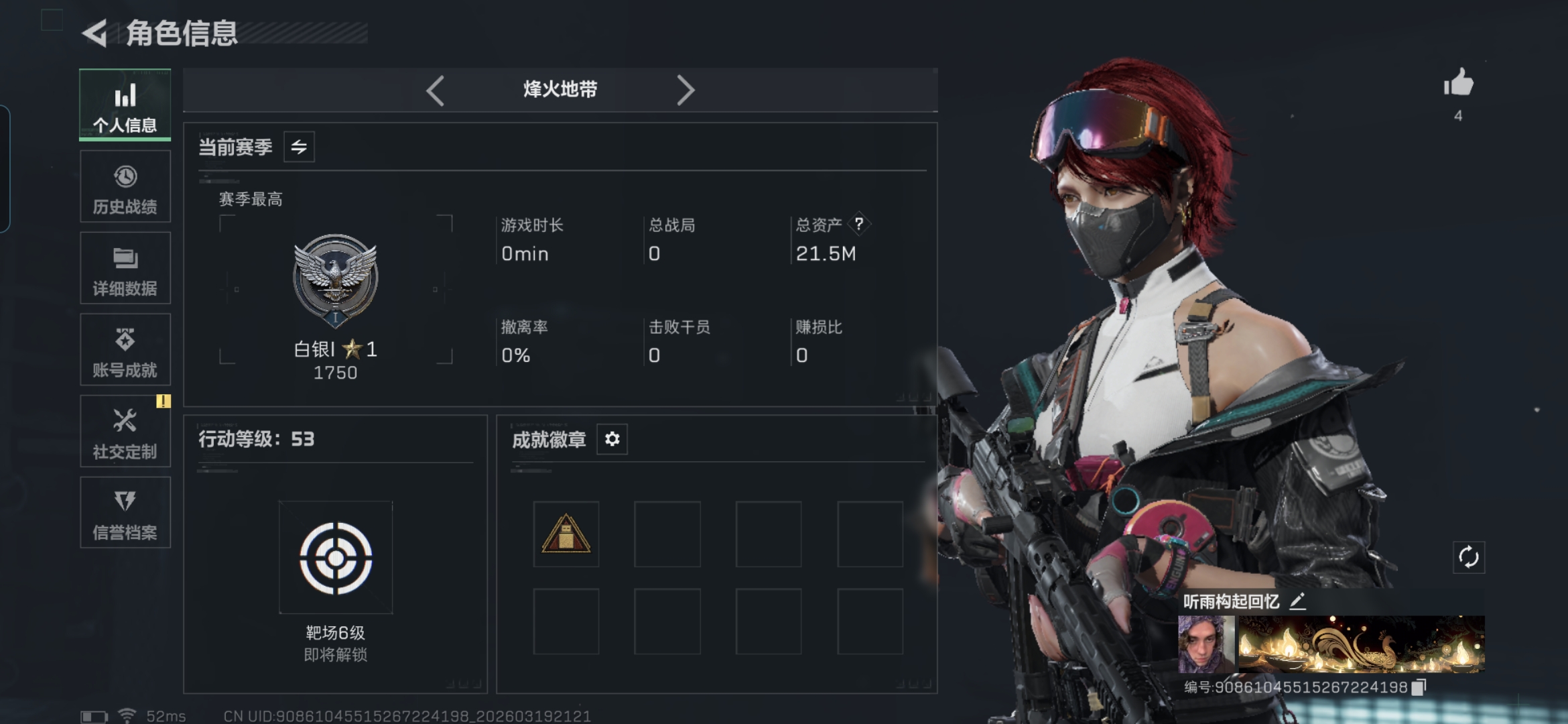1568x724 pixels.
Task: Click the 靶场6级 target unlock icon
Action: pos(336,558)
